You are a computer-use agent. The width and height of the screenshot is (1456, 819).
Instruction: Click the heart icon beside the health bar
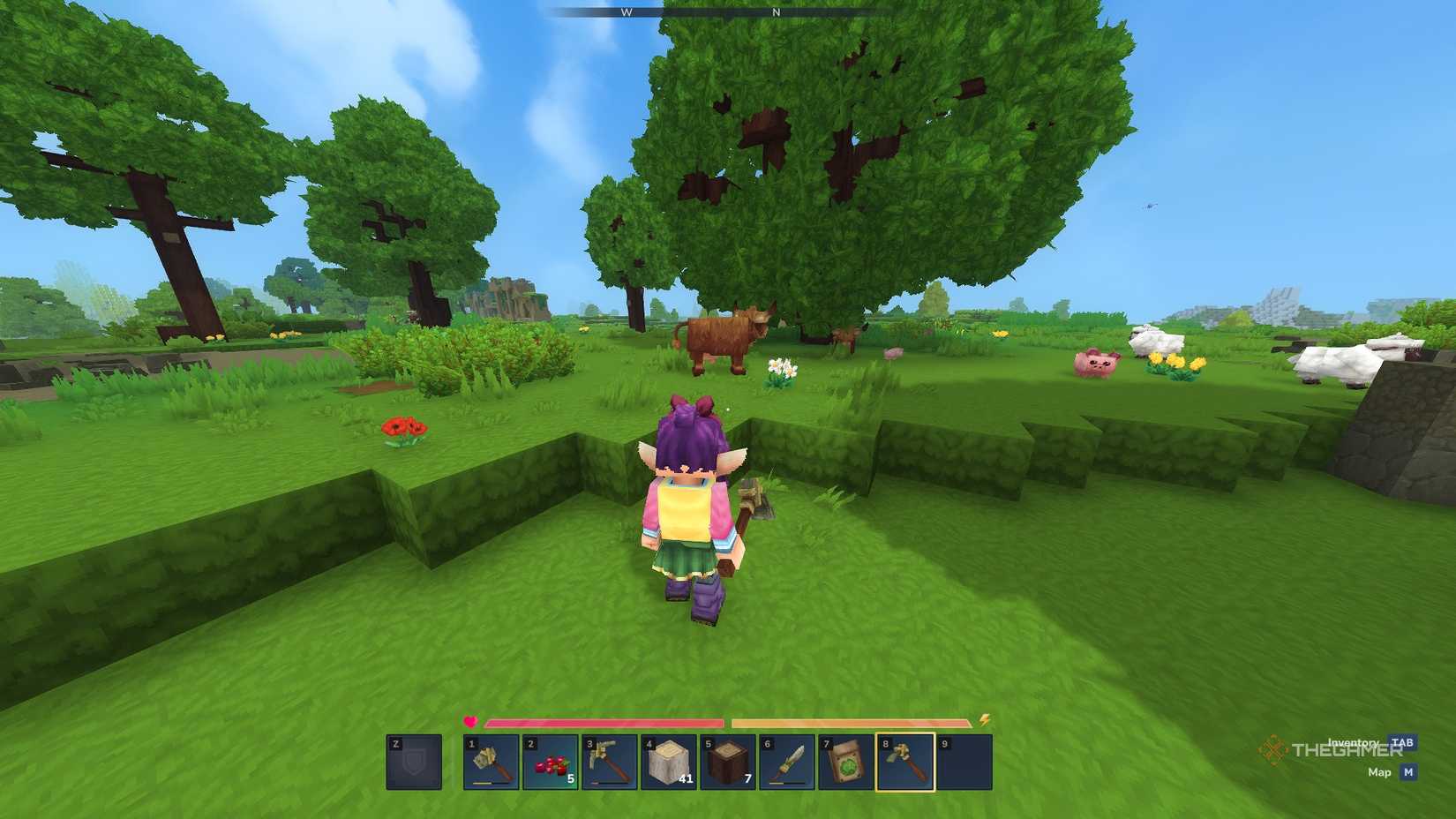click(469, 721)
